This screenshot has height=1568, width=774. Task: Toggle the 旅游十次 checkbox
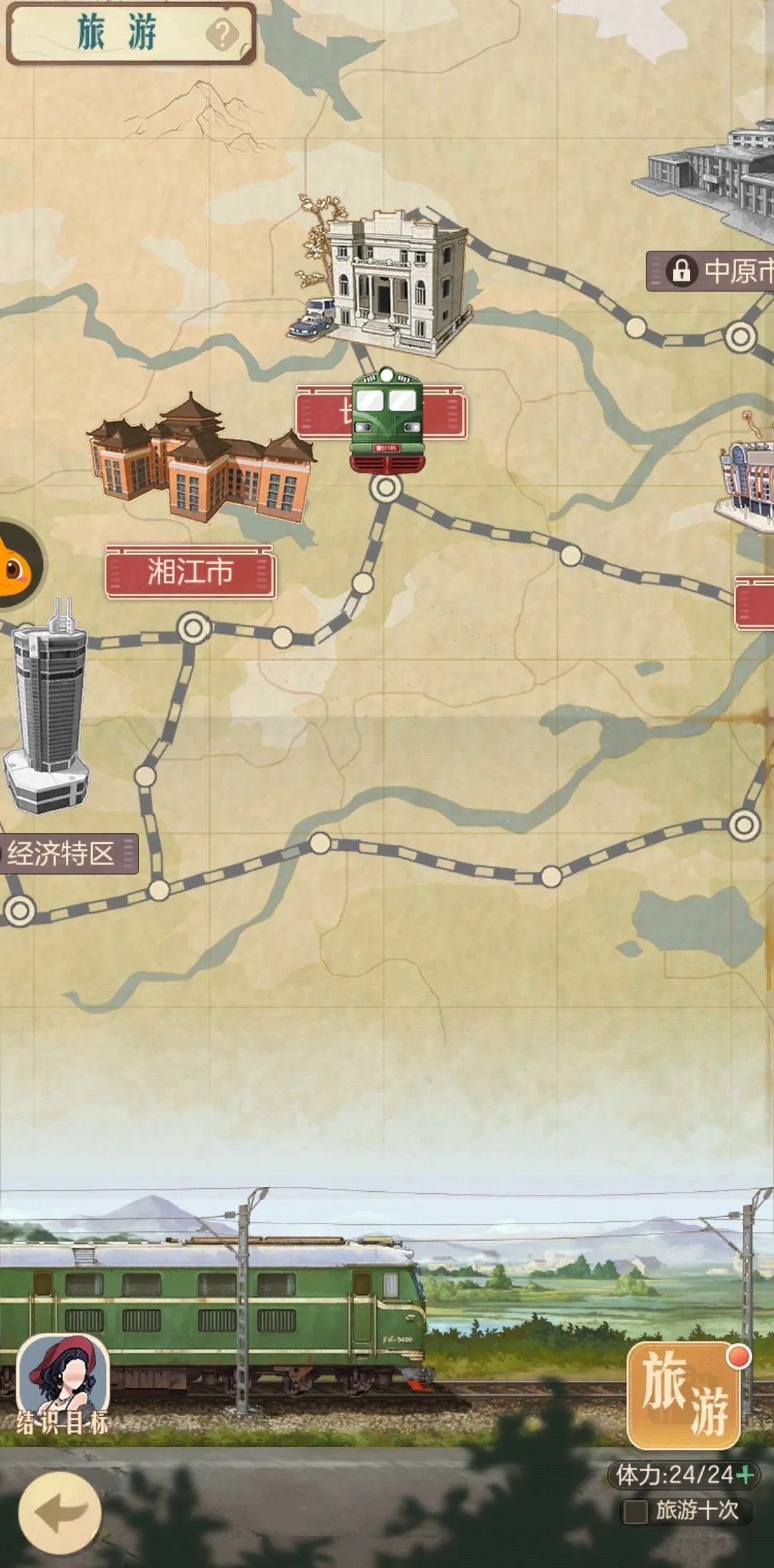[x=635, y=1511]
